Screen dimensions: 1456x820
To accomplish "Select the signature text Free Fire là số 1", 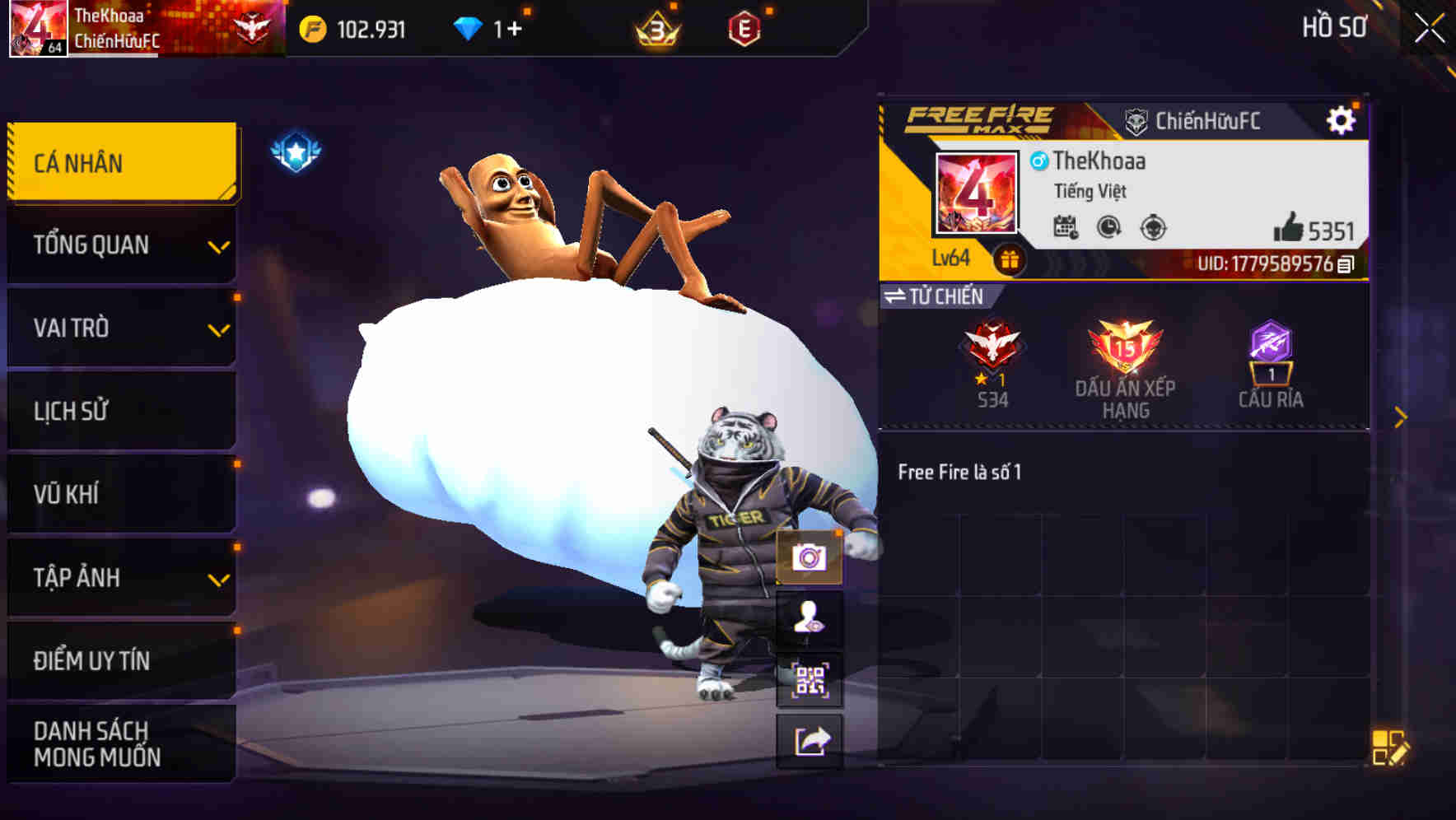I will click(959, 473).
